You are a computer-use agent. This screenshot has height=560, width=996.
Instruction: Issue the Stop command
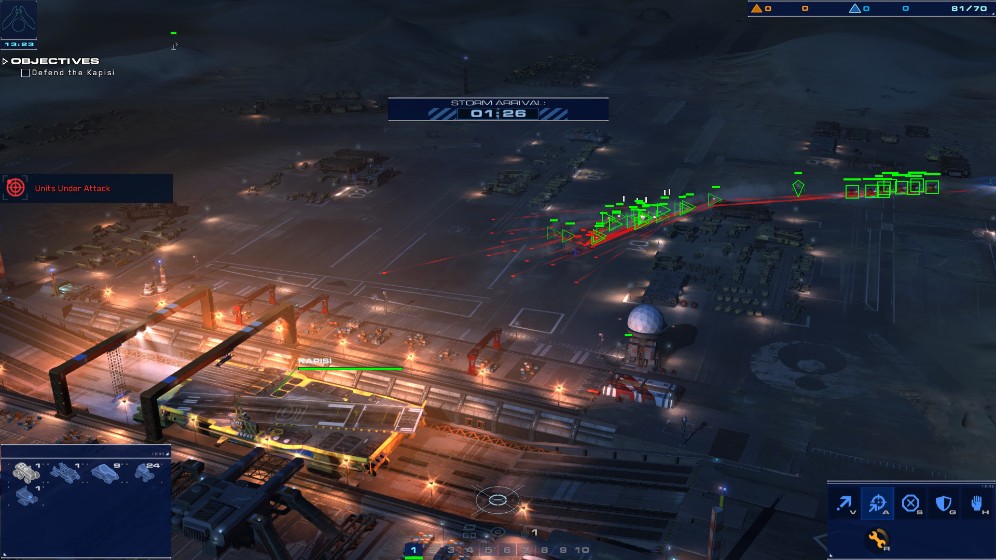[x=911, y=504]
